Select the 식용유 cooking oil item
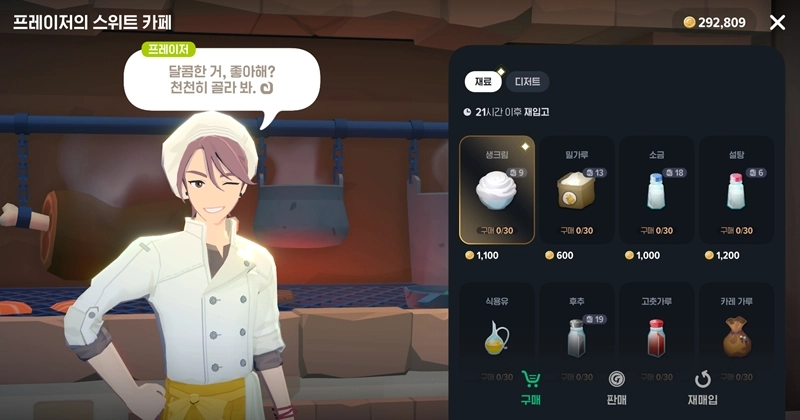Screen dimensions: 800x420 tap(497, 335)
